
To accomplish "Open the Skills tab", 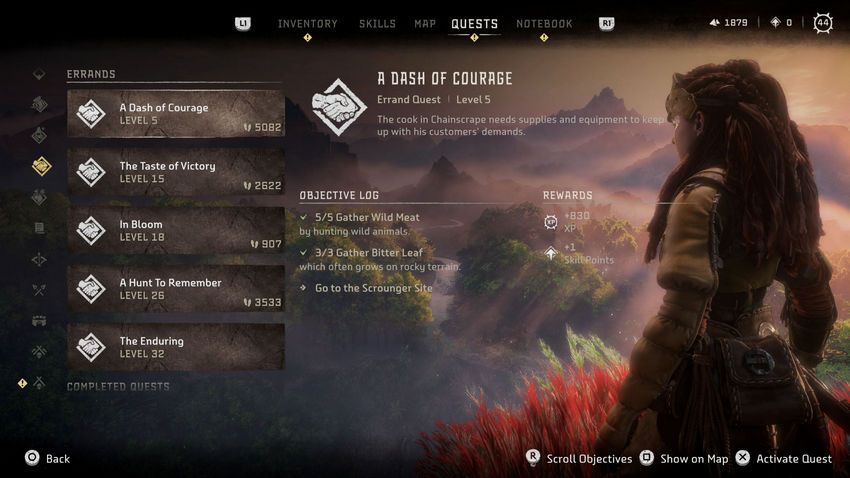I will click(377, 24).
